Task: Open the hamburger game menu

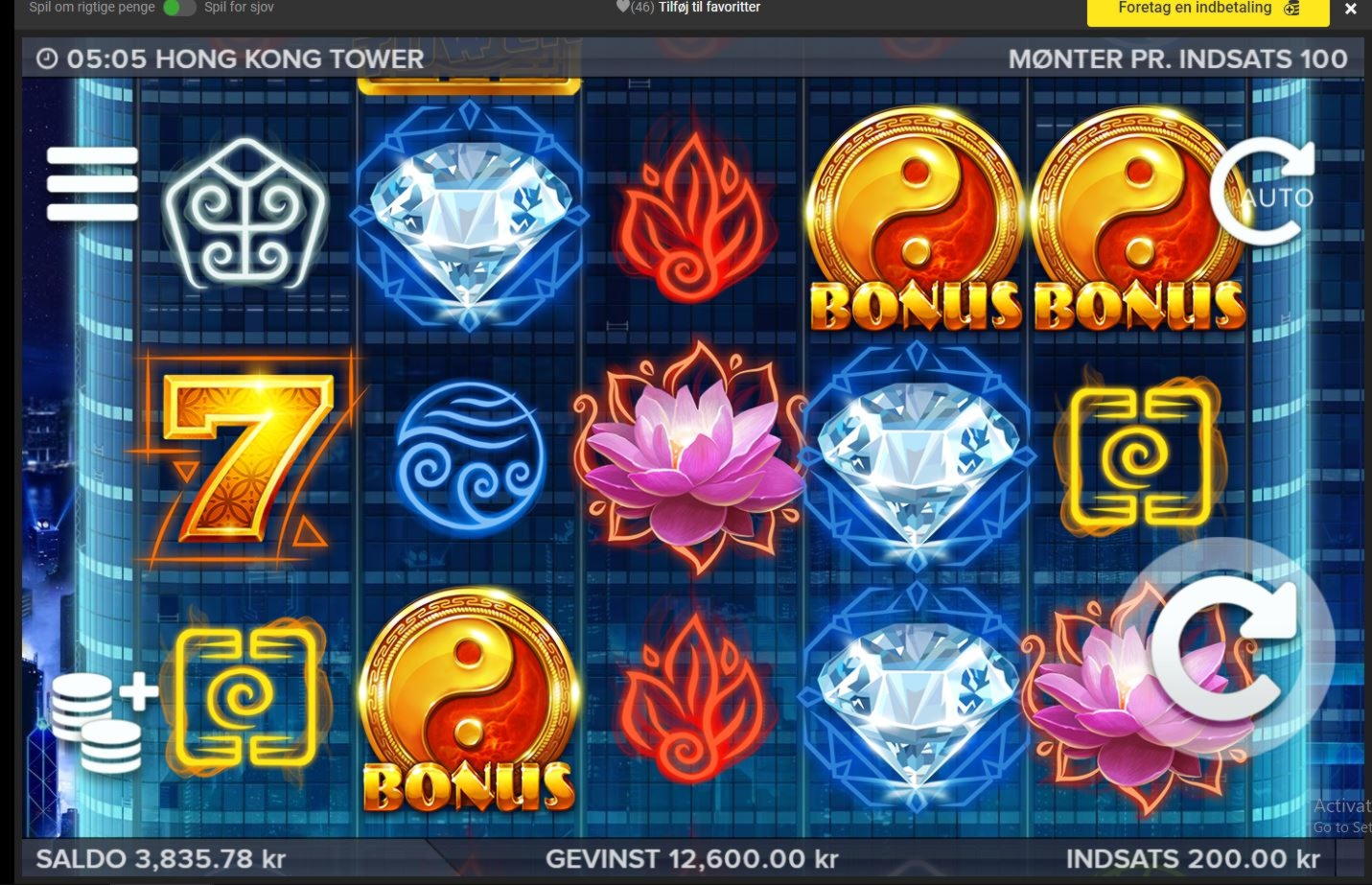Action: pyautogui.click(x=92, y=182)
